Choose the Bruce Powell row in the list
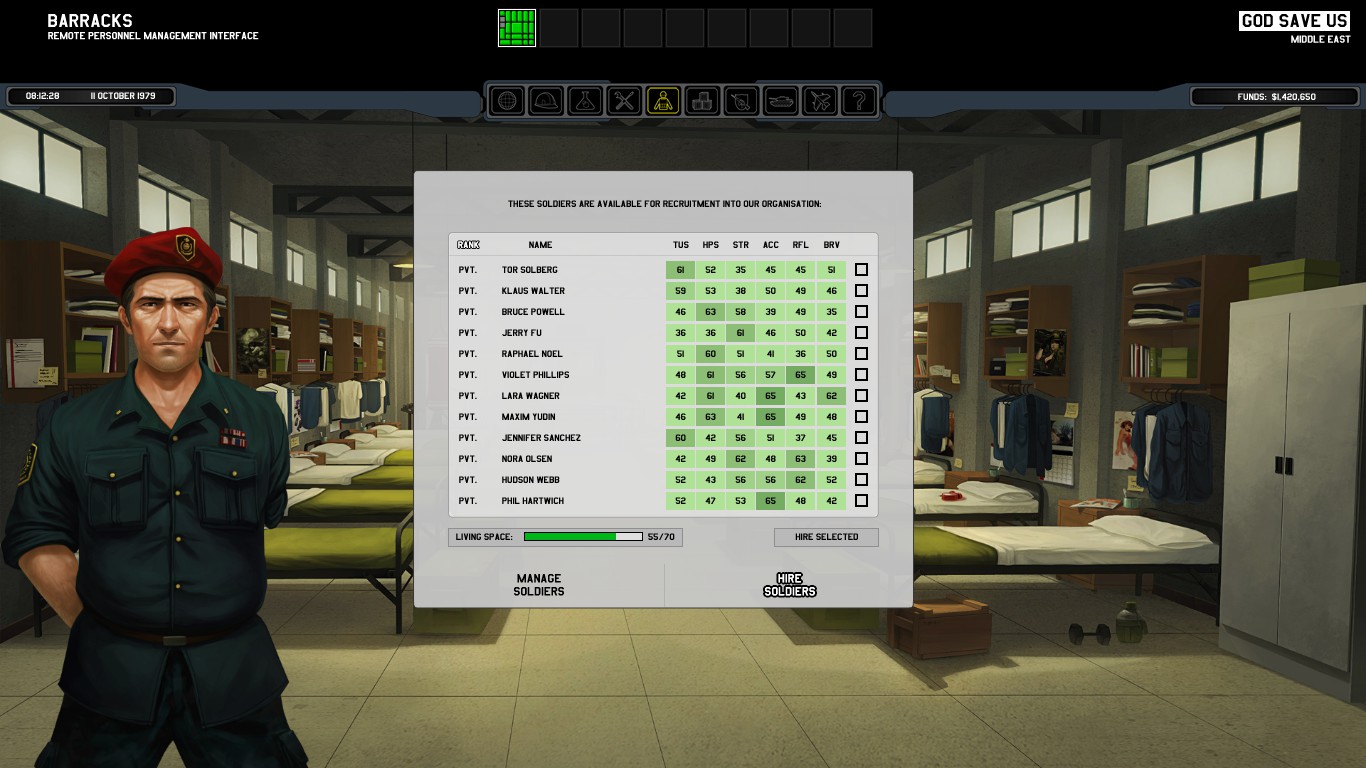The height and width of the screenshot is (768, 1366). pyautogui.click(x=533, y=312)
